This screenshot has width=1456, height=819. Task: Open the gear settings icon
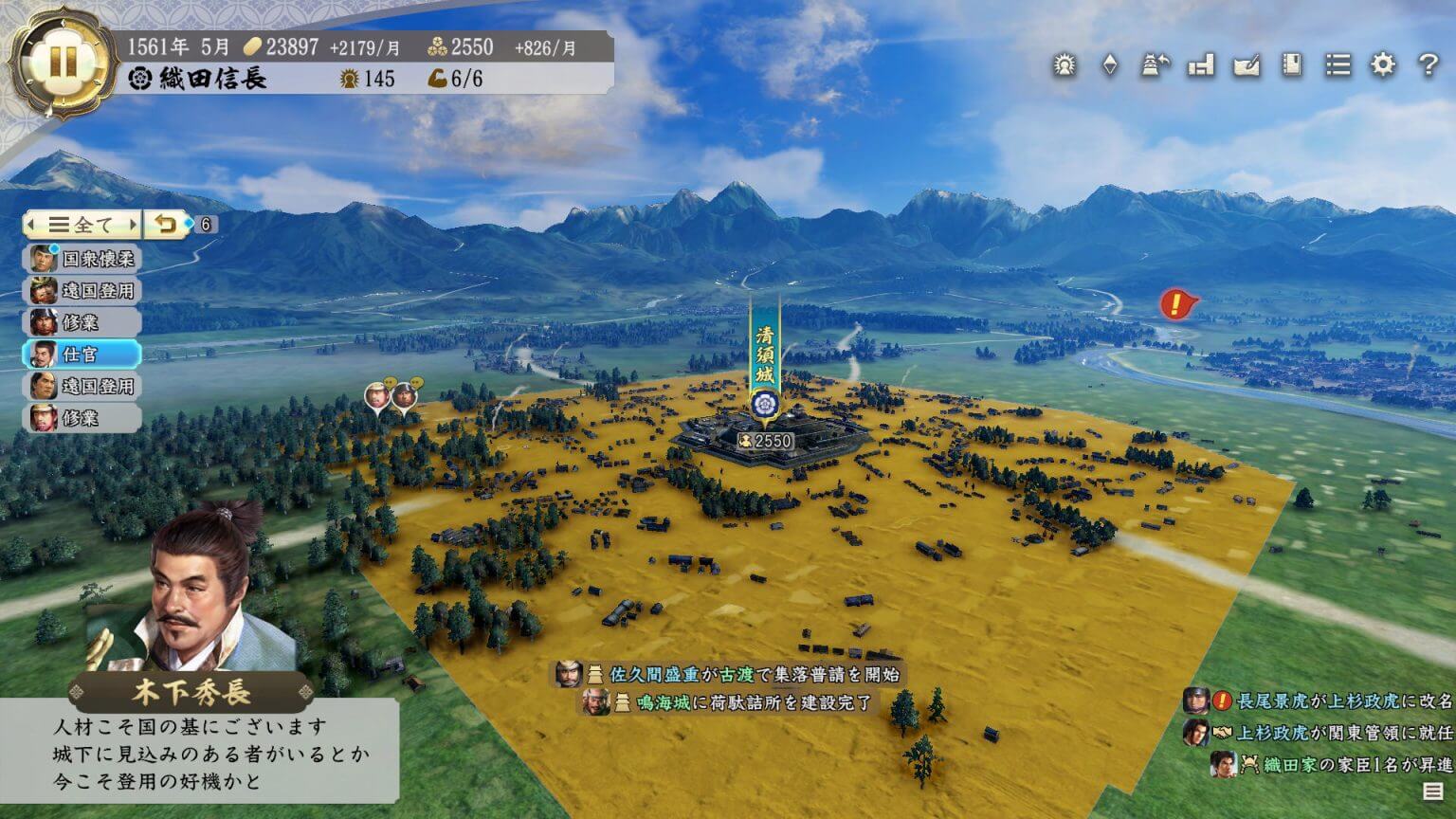1383,65
